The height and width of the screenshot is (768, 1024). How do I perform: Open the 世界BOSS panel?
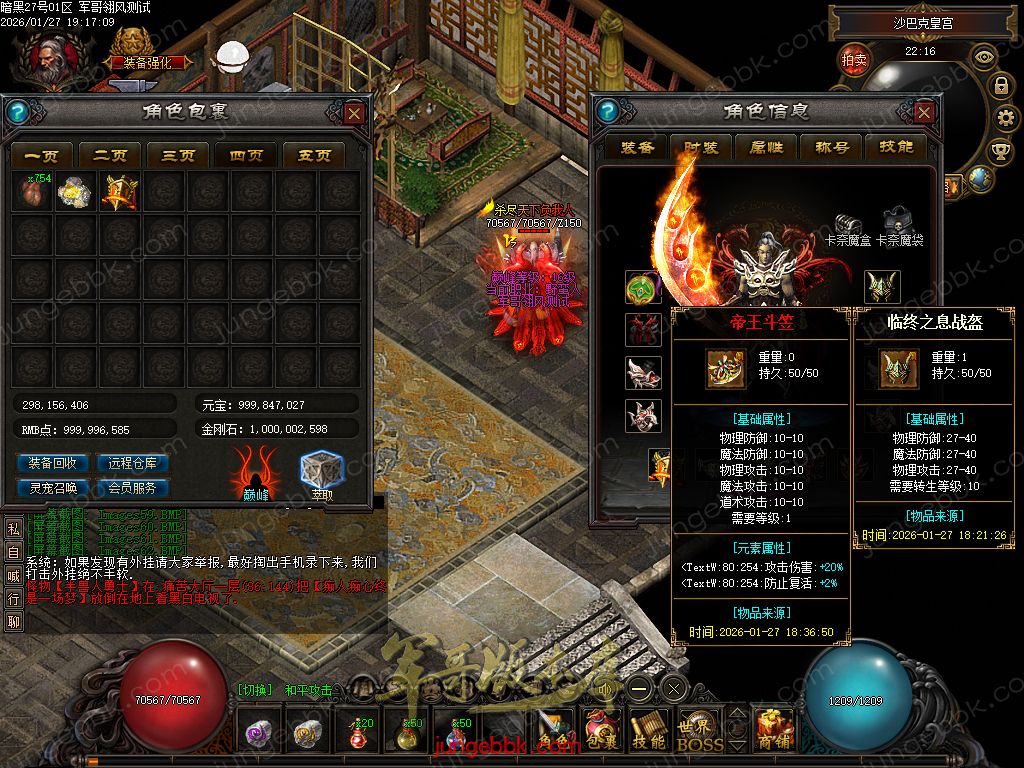[699, 731]
